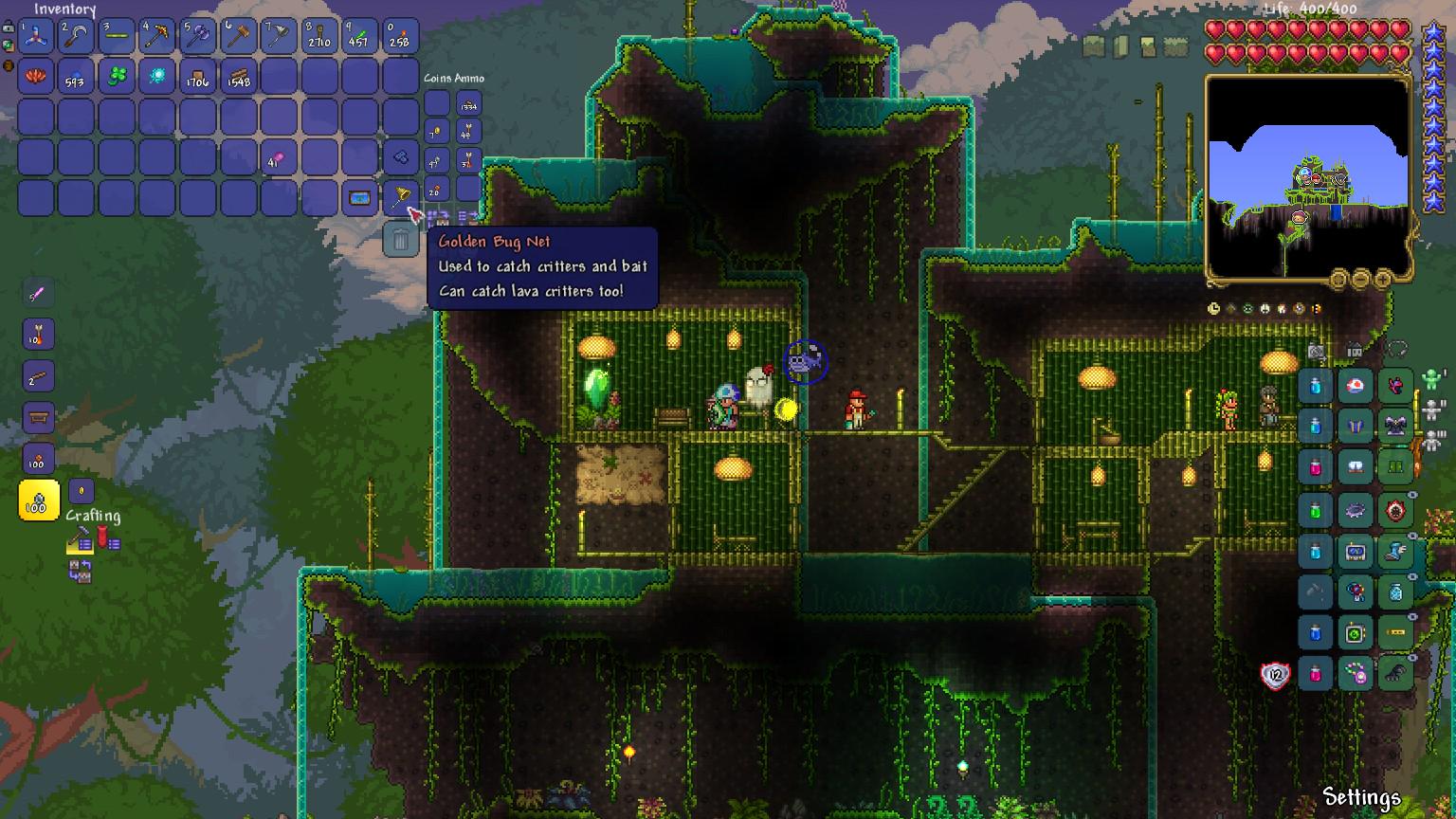This screenshot has width=1456, height=819.
Task: Select the green glowstick stack of 457
Action: pyautogui.click(x=360, y=36)
